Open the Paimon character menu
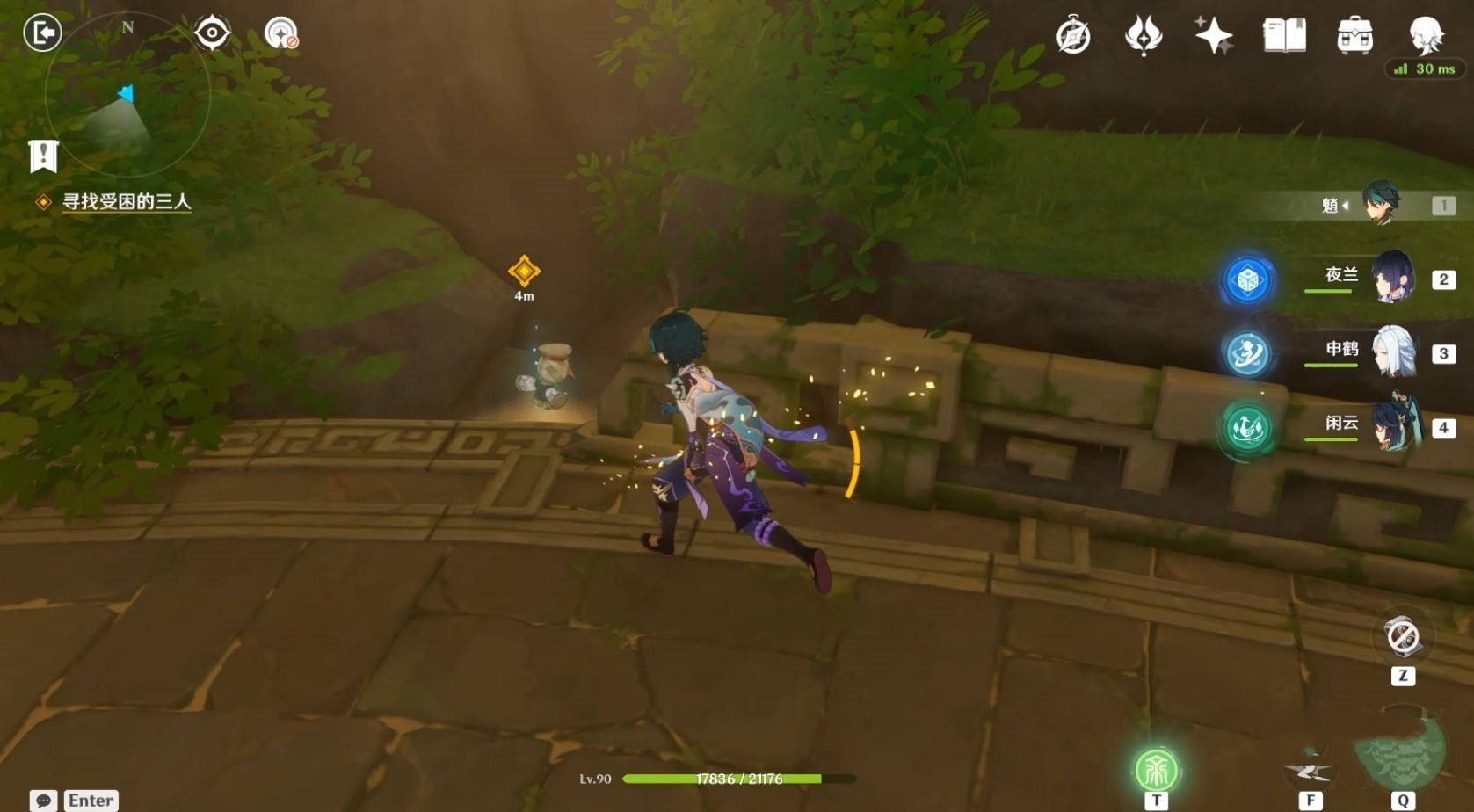This screenshot has height=812, width=1474. point(1426,35)
